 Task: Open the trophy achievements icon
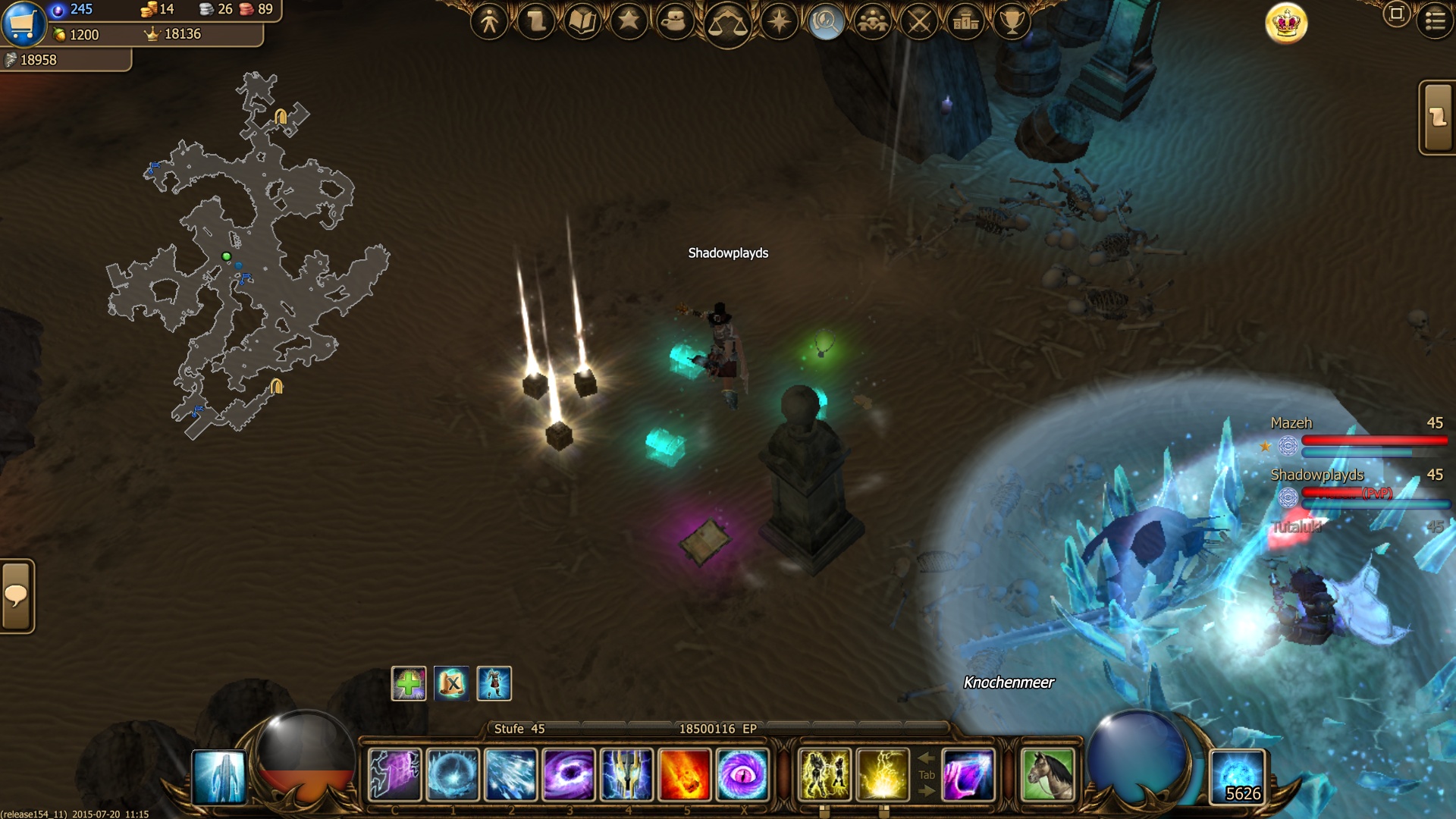1012,21
